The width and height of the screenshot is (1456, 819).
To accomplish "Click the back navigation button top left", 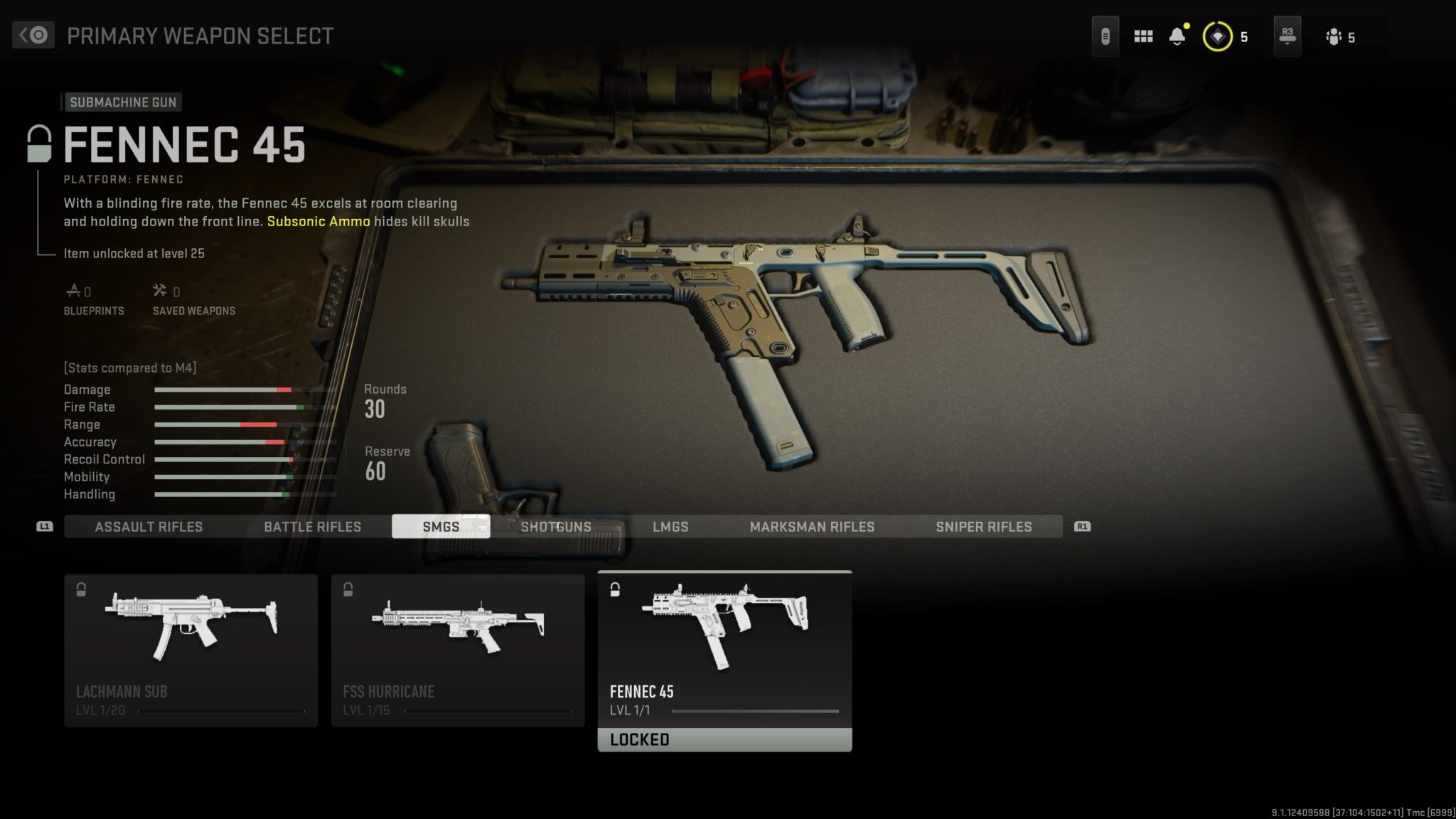I will [x=33, y=34].
